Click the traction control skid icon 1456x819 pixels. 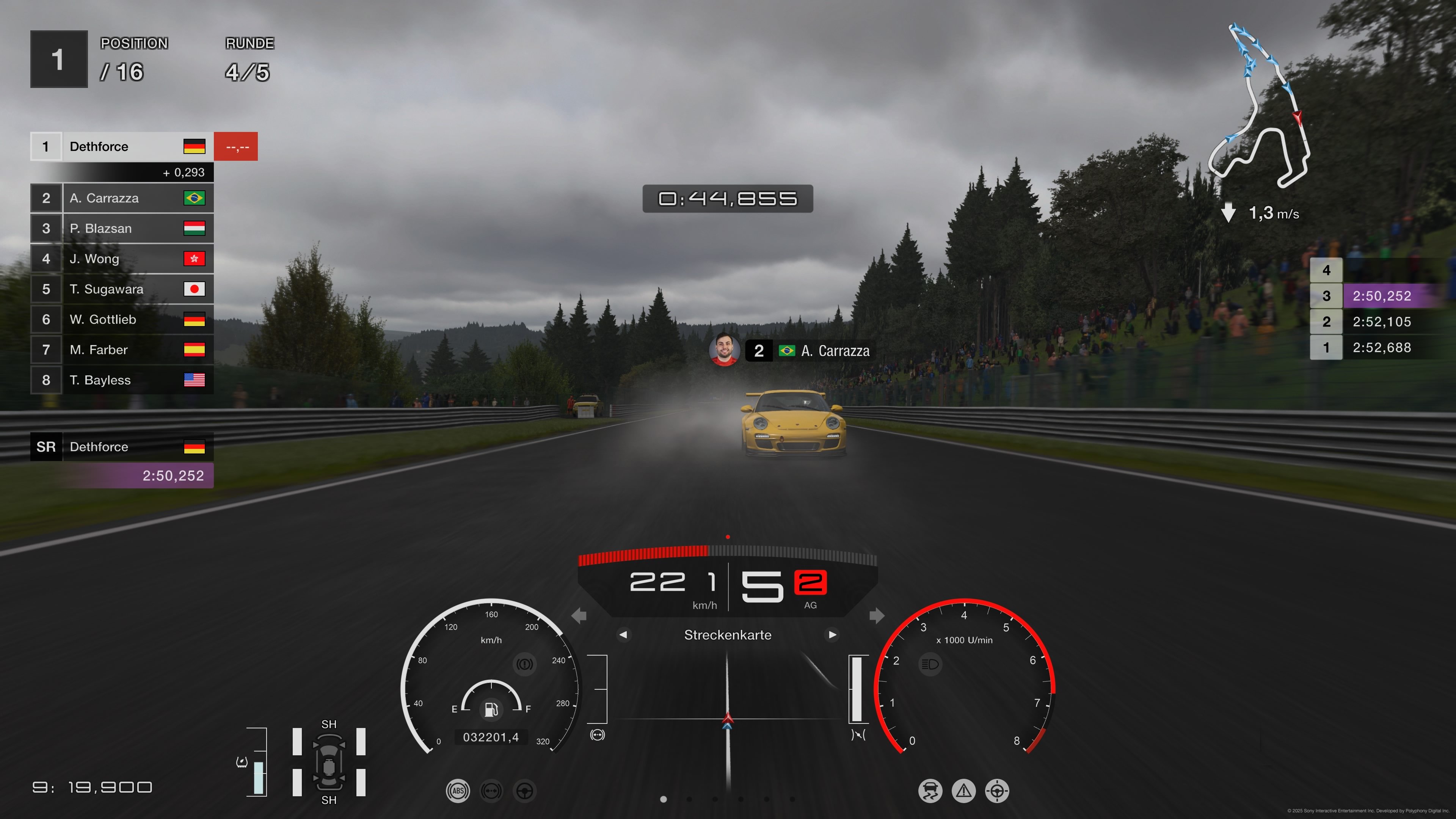tap(930, 791)
